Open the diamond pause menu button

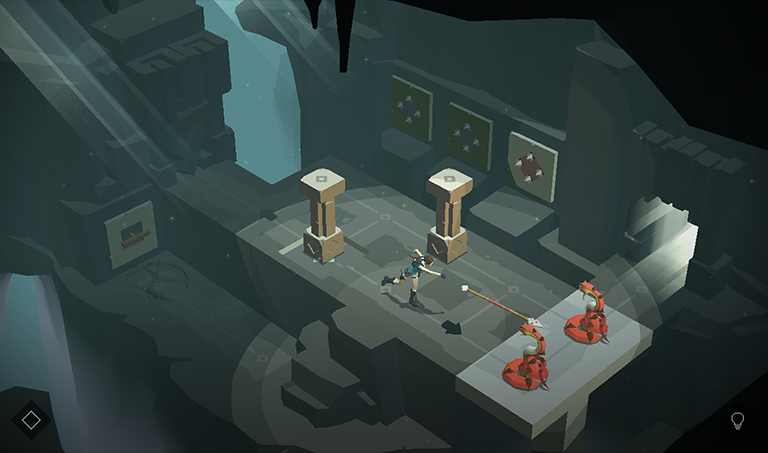pos(31,420)
